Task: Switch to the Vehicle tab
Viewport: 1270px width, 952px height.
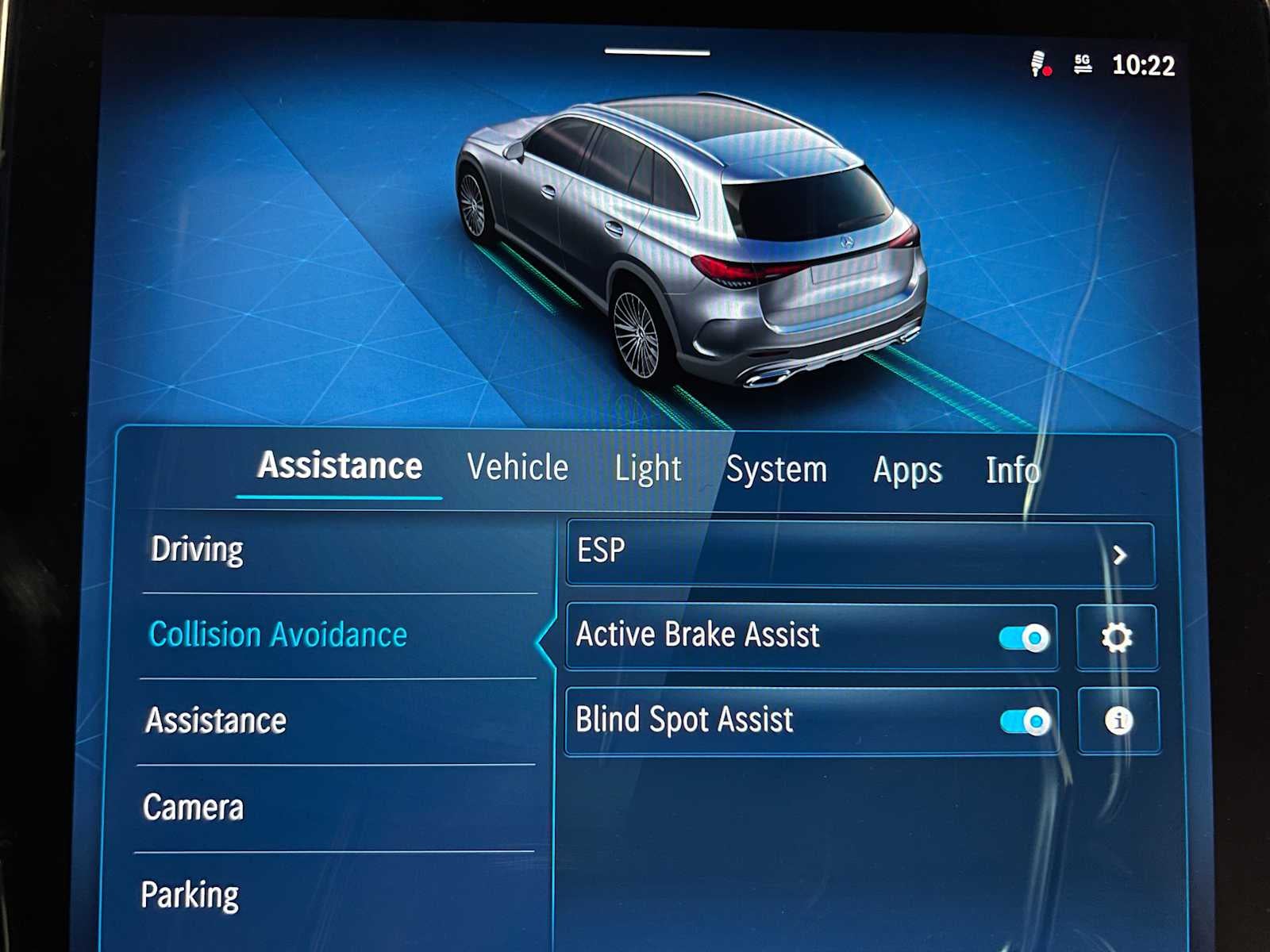Action: [517, 468]
